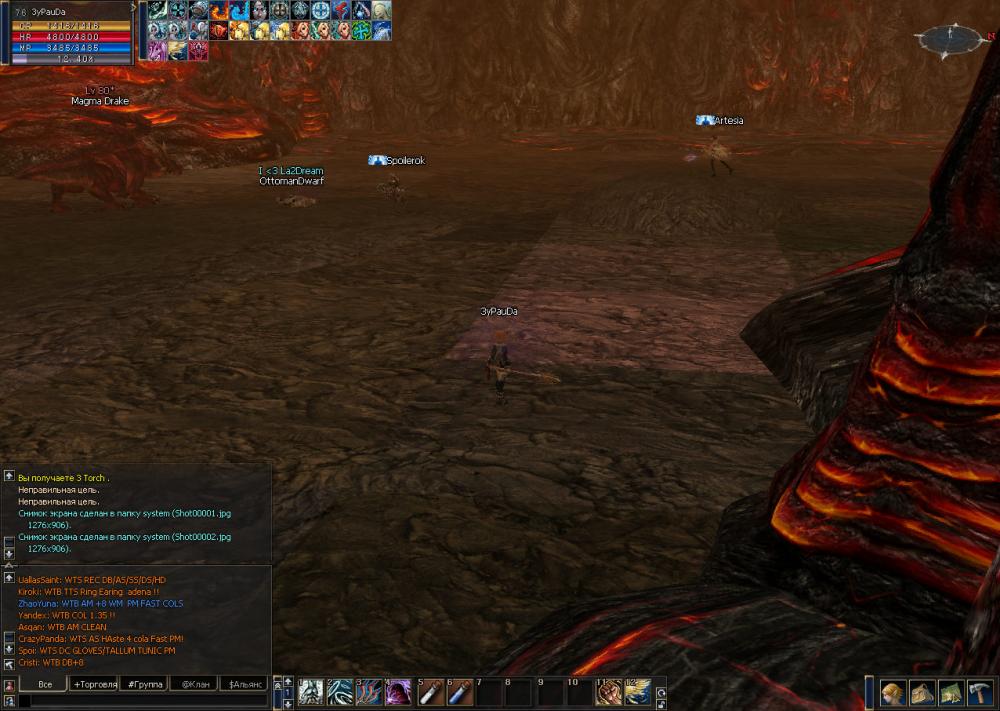Switch to the $Альянс alliance chat tab

(245, 684)
